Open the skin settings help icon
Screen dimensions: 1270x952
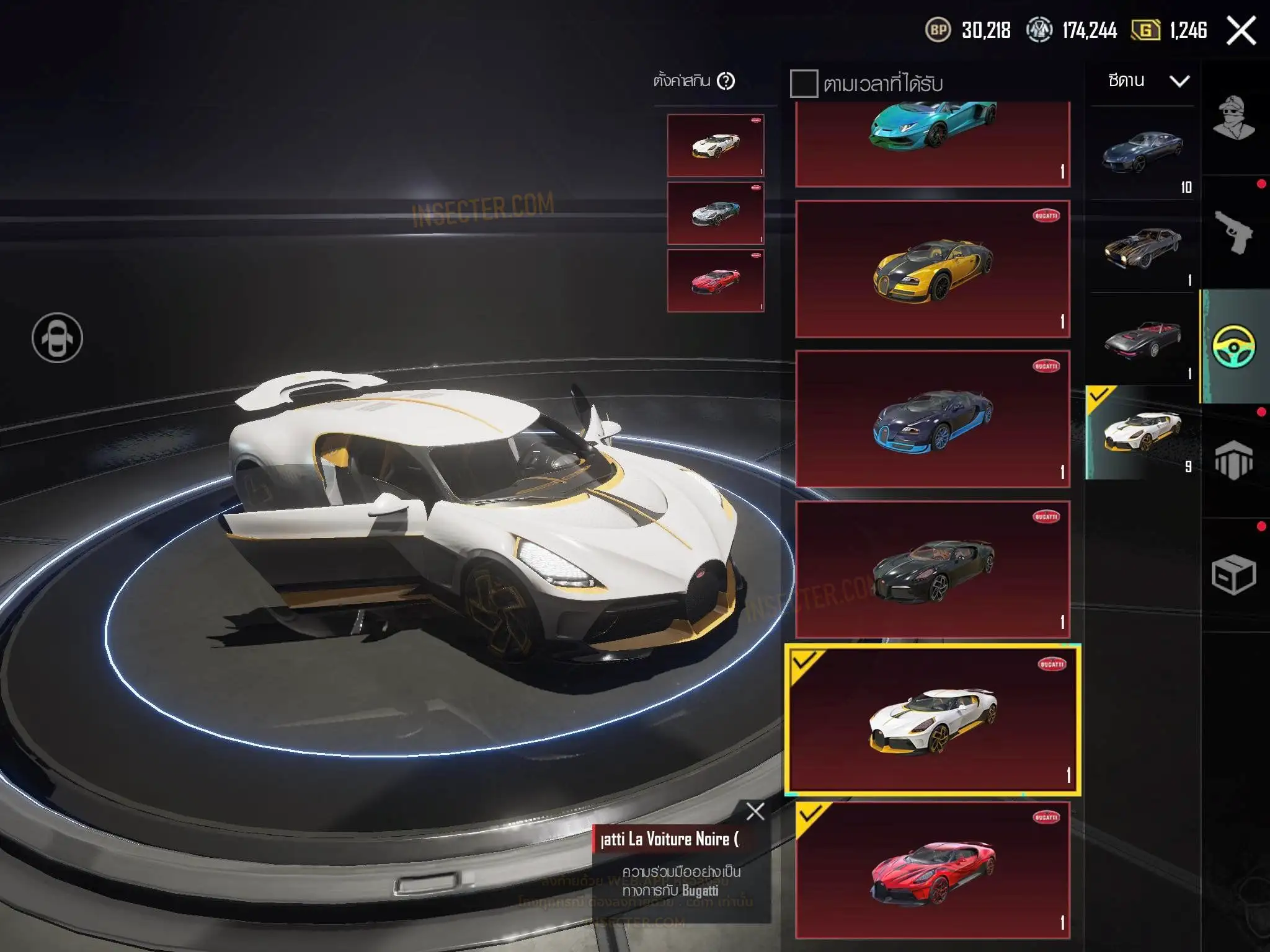(x=726, y=81)
